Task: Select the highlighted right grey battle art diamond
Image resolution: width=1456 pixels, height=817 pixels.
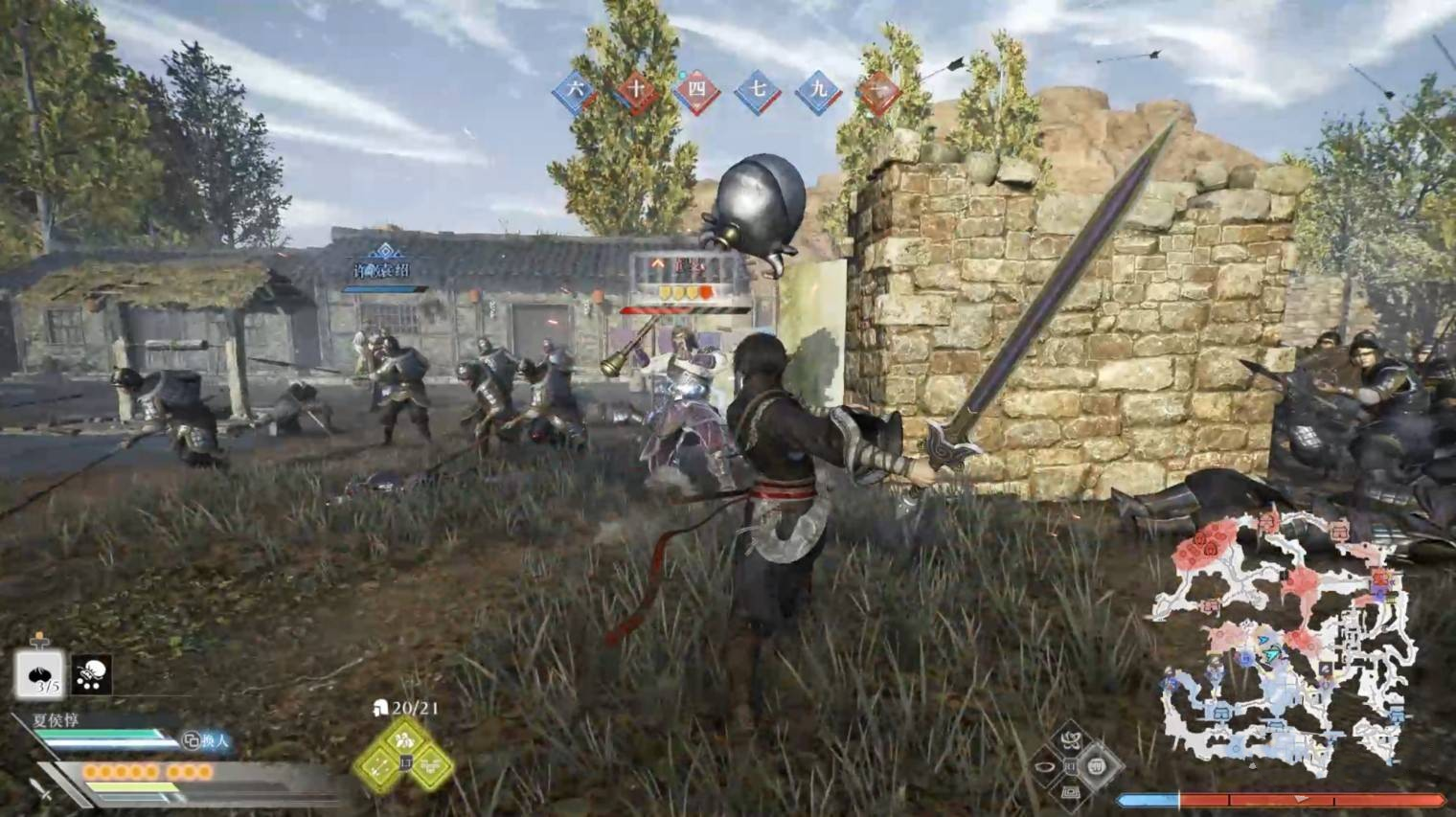Action: [1097, 766]
